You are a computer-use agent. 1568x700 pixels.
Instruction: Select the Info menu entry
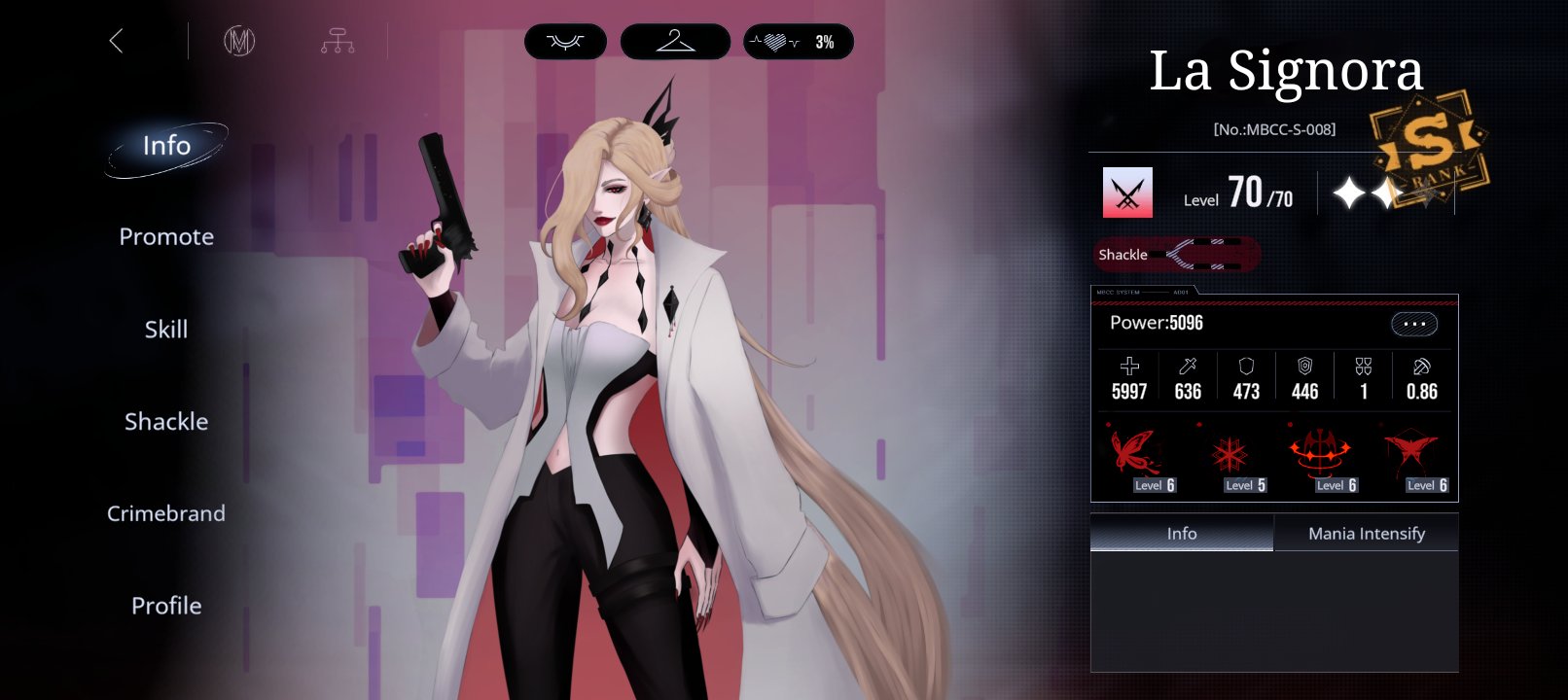point(166,146)
